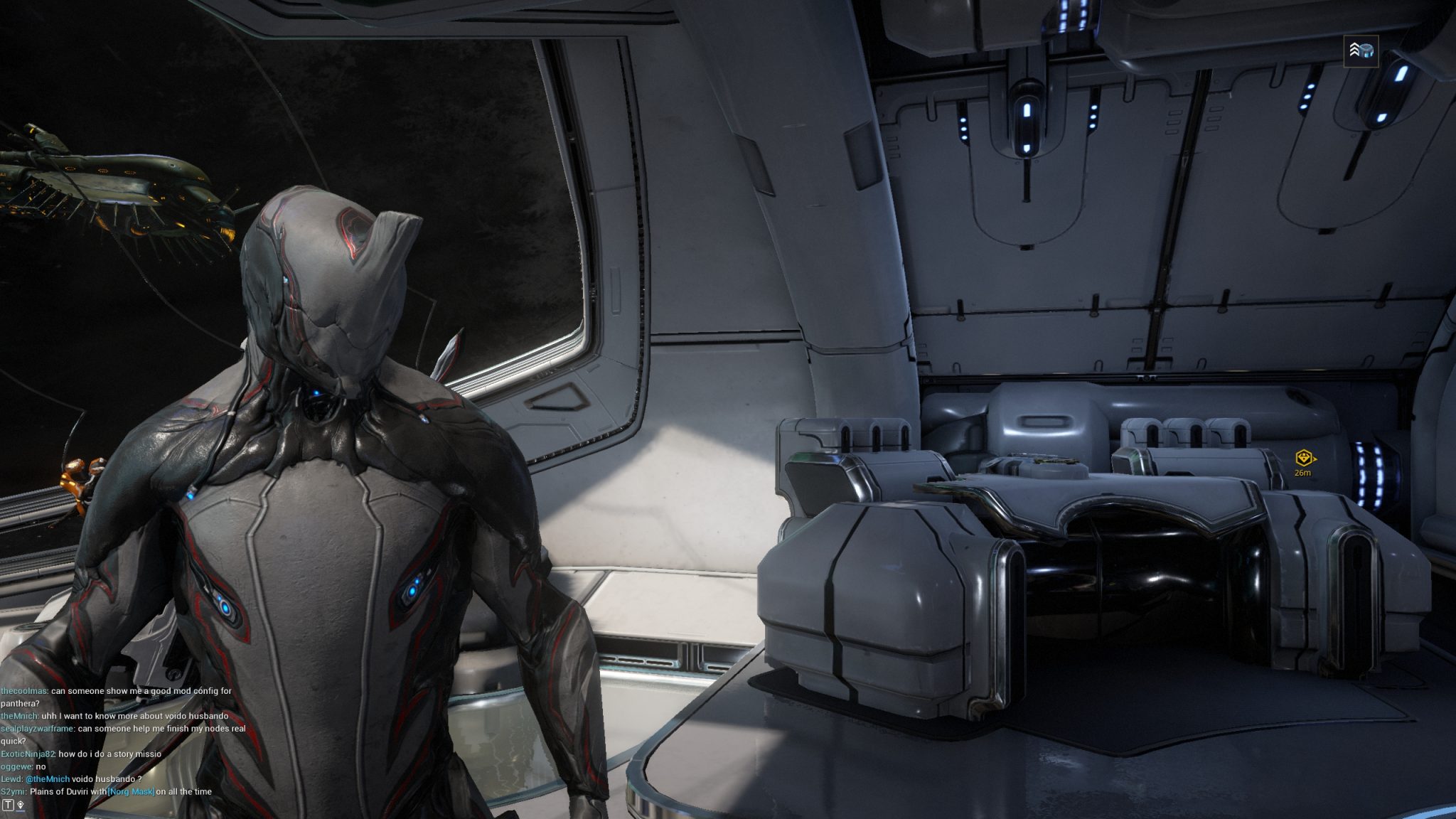1456x819 pixels.
Task: Select S2ymi's name in the chat
Action: pyautogui.click(x=13, y=791)
